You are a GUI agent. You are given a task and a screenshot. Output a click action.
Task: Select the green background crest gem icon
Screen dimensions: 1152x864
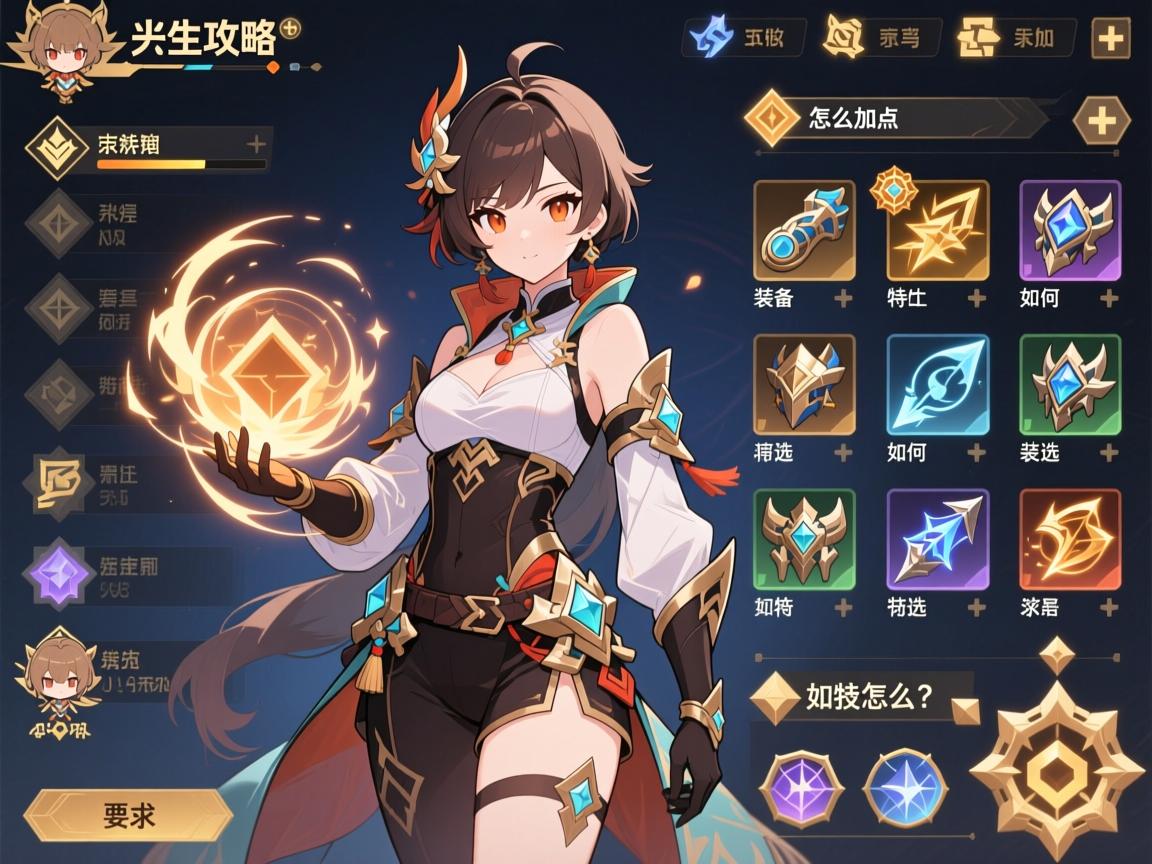(1070, 385)
